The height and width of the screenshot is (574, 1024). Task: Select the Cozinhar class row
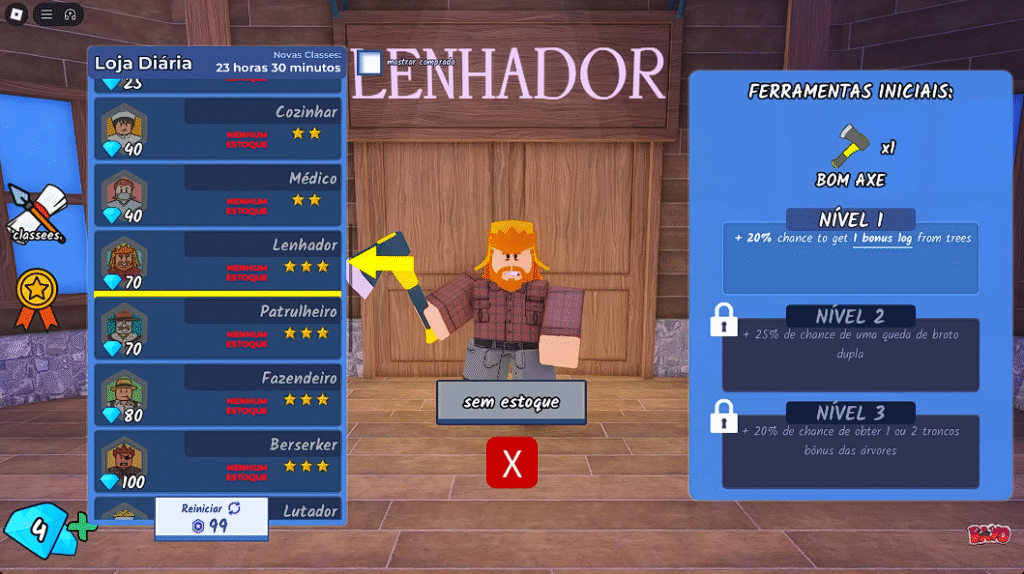pyautogui.click(x=218, y=127)
